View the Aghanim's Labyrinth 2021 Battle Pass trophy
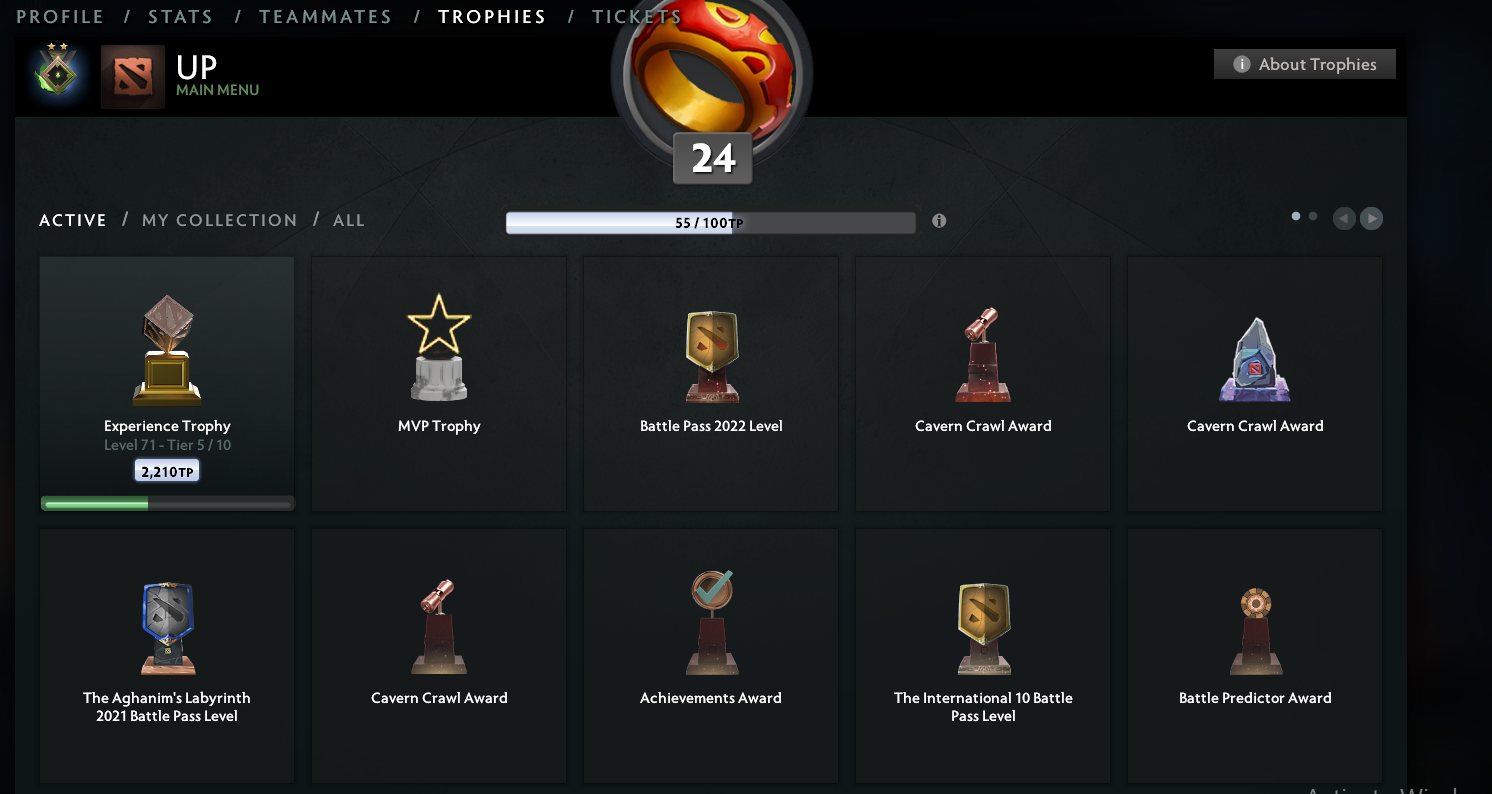 tap(166, 620)
